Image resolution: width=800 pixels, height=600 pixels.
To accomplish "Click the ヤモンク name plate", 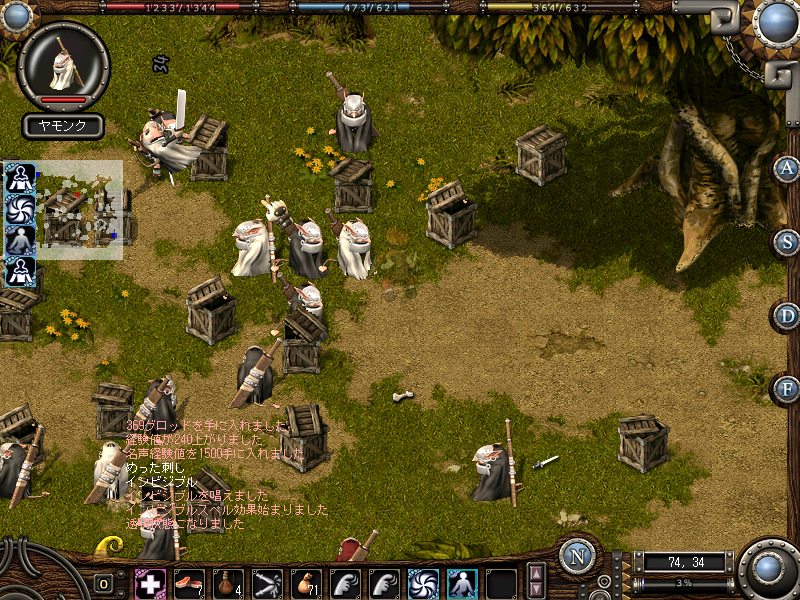I will 64,126.
